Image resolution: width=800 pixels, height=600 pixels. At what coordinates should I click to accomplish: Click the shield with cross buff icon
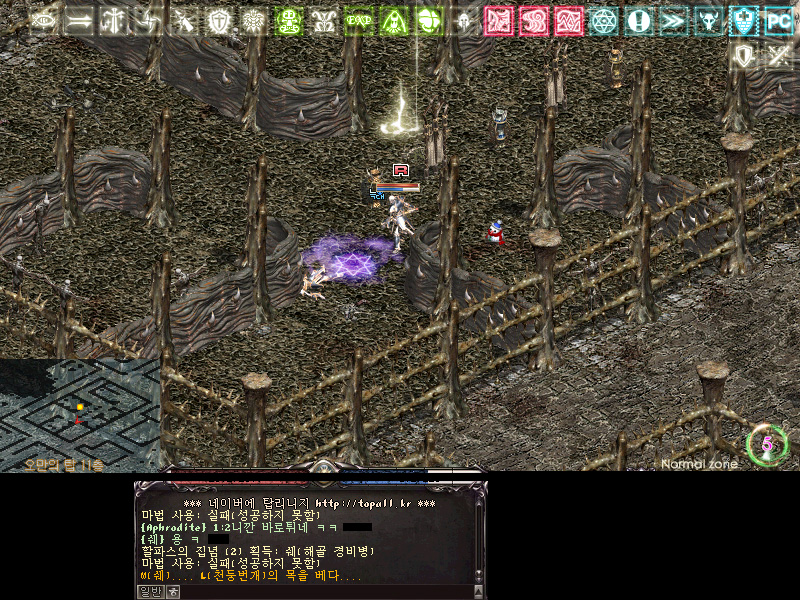(218, 21)
